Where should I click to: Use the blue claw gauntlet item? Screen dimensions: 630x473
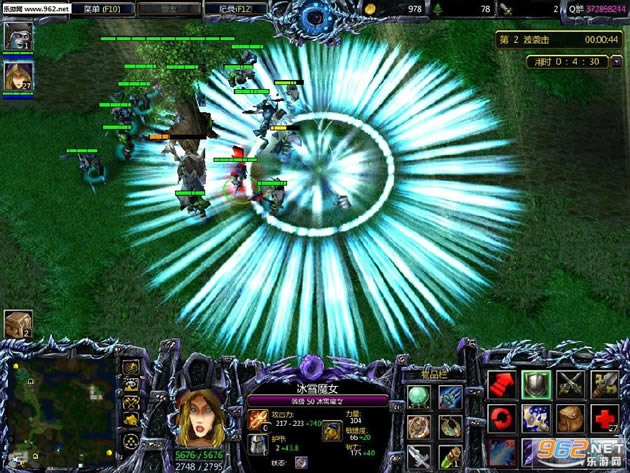click(450, 399)
